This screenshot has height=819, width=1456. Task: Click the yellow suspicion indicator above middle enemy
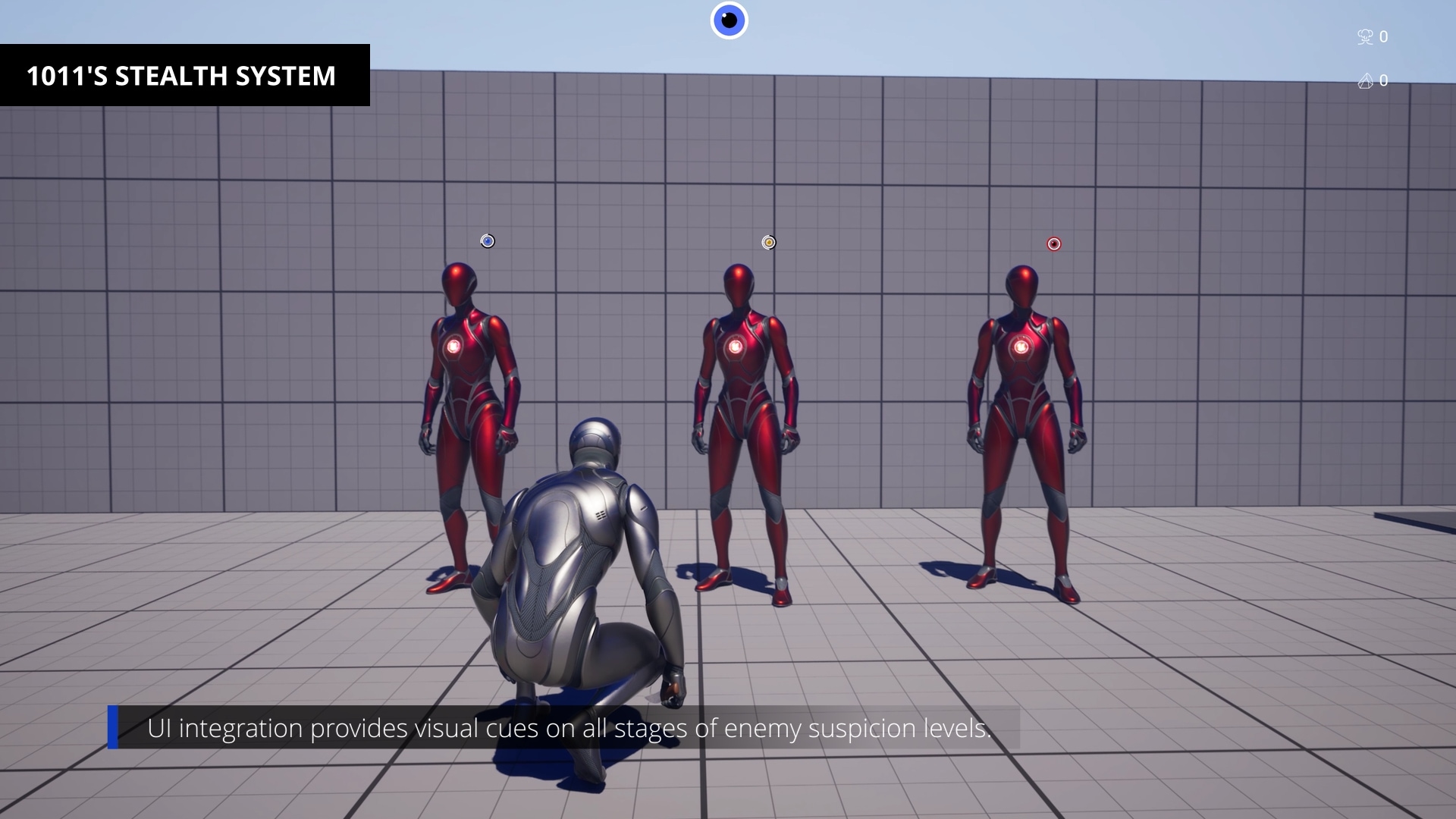click(x=768, y=241)
